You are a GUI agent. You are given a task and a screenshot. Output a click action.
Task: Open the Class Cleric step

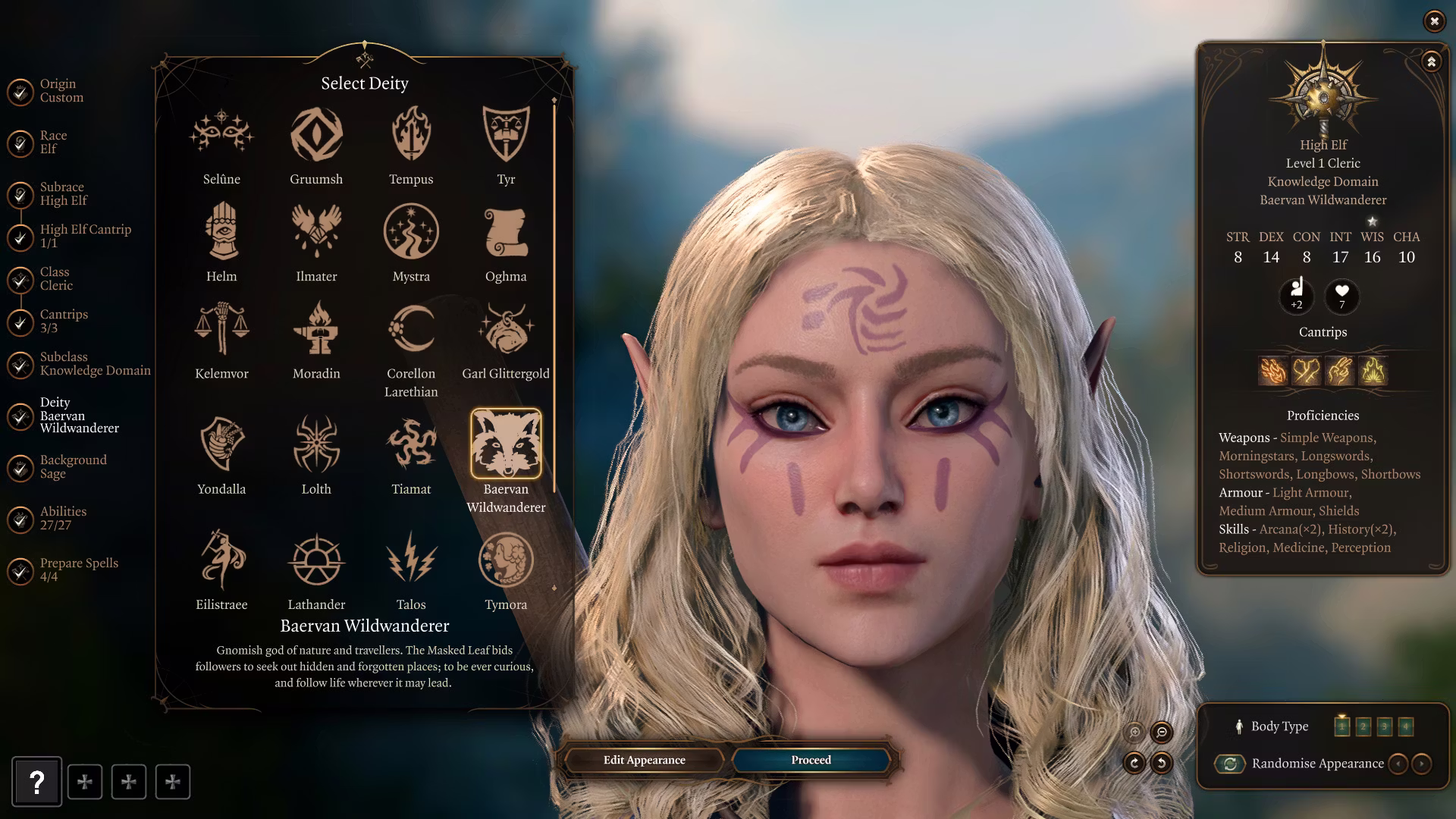coord(56,278)
